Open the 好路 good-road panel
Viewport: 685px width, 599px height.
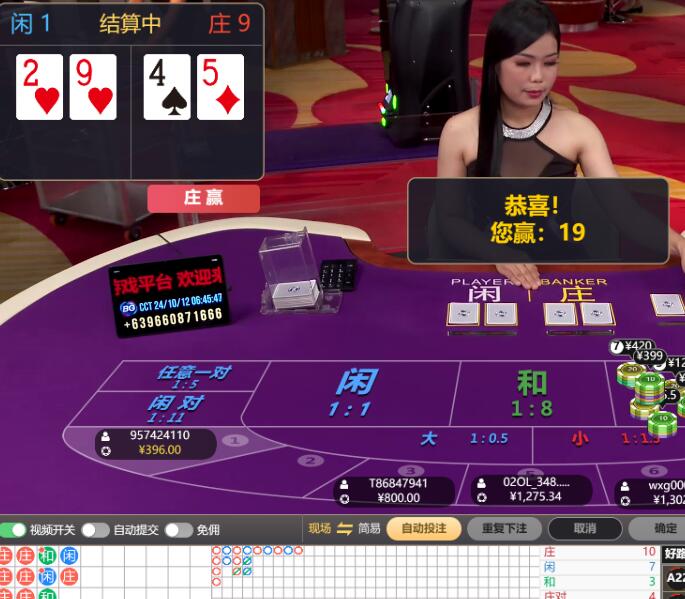[x=674, y=553]
